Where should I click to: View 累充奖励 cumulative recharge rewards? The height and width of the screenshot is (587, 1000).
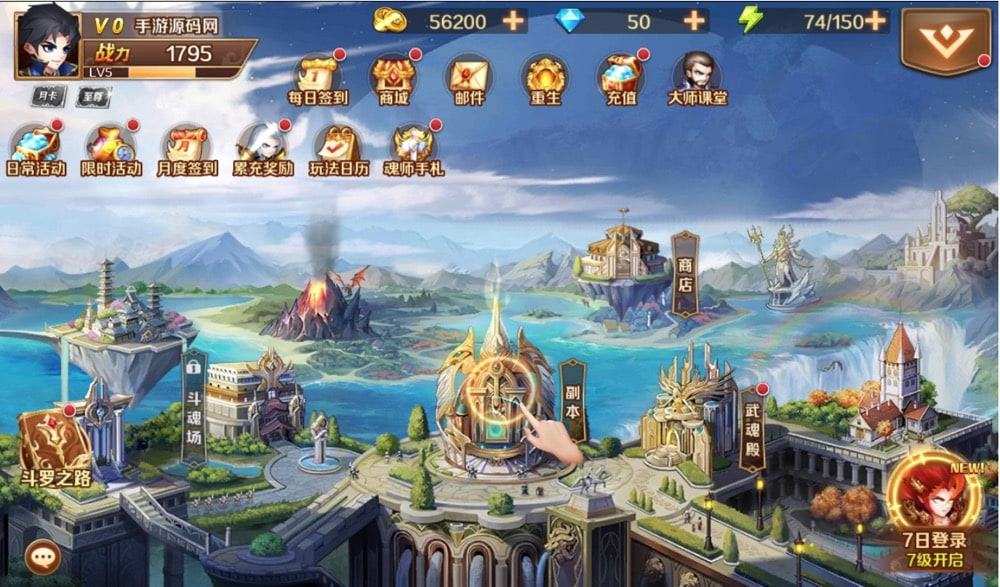[x=263, y=148]
